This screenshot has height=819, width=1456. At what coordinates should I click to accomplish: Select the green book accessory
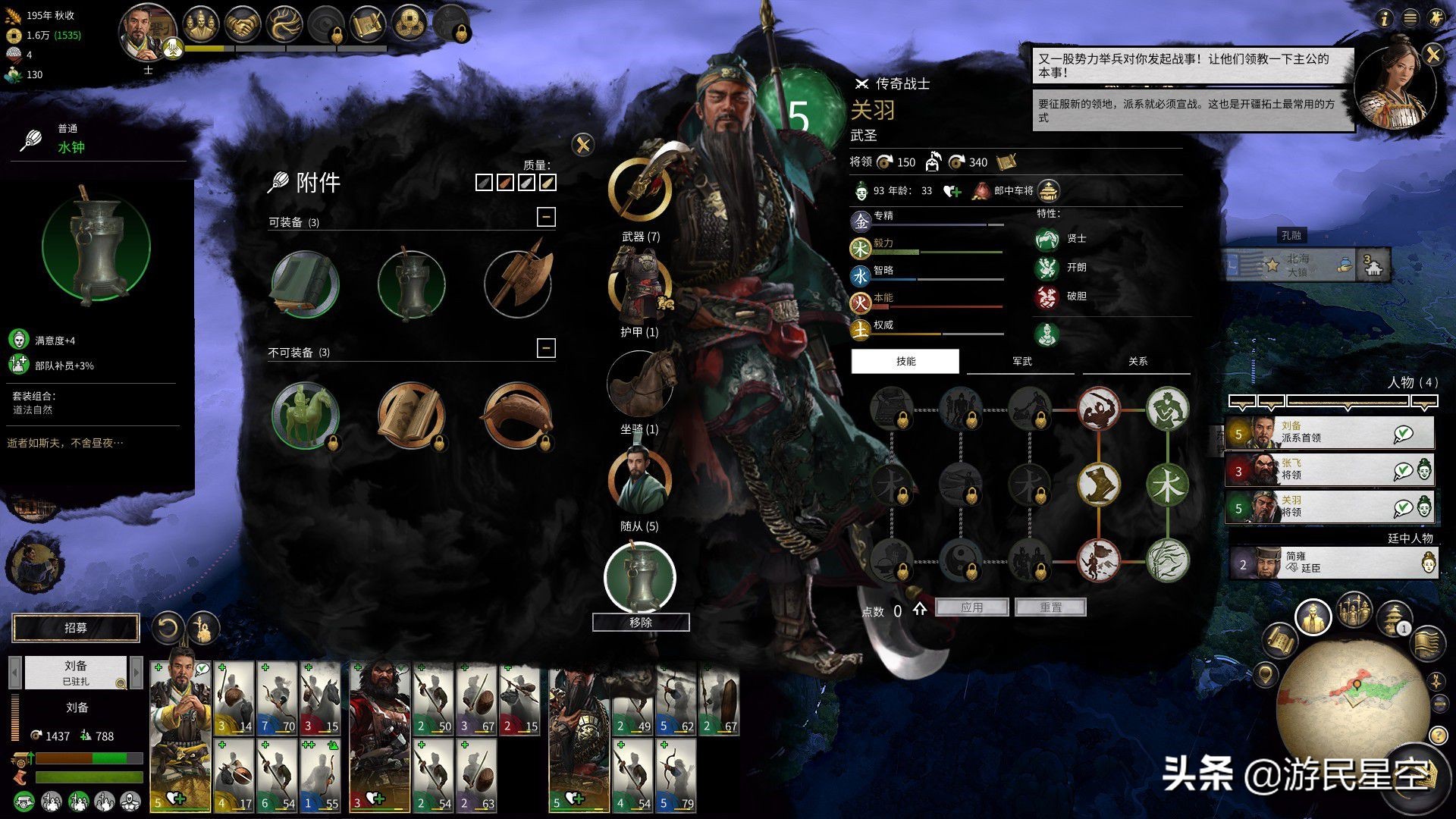click(305, 284)
